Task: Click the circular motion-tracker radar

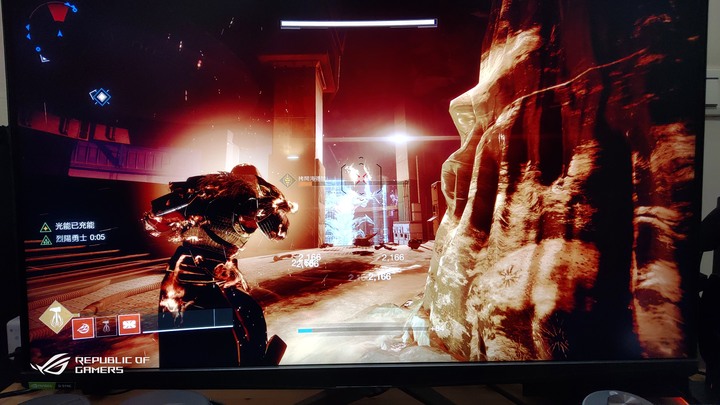Action: 54,30
